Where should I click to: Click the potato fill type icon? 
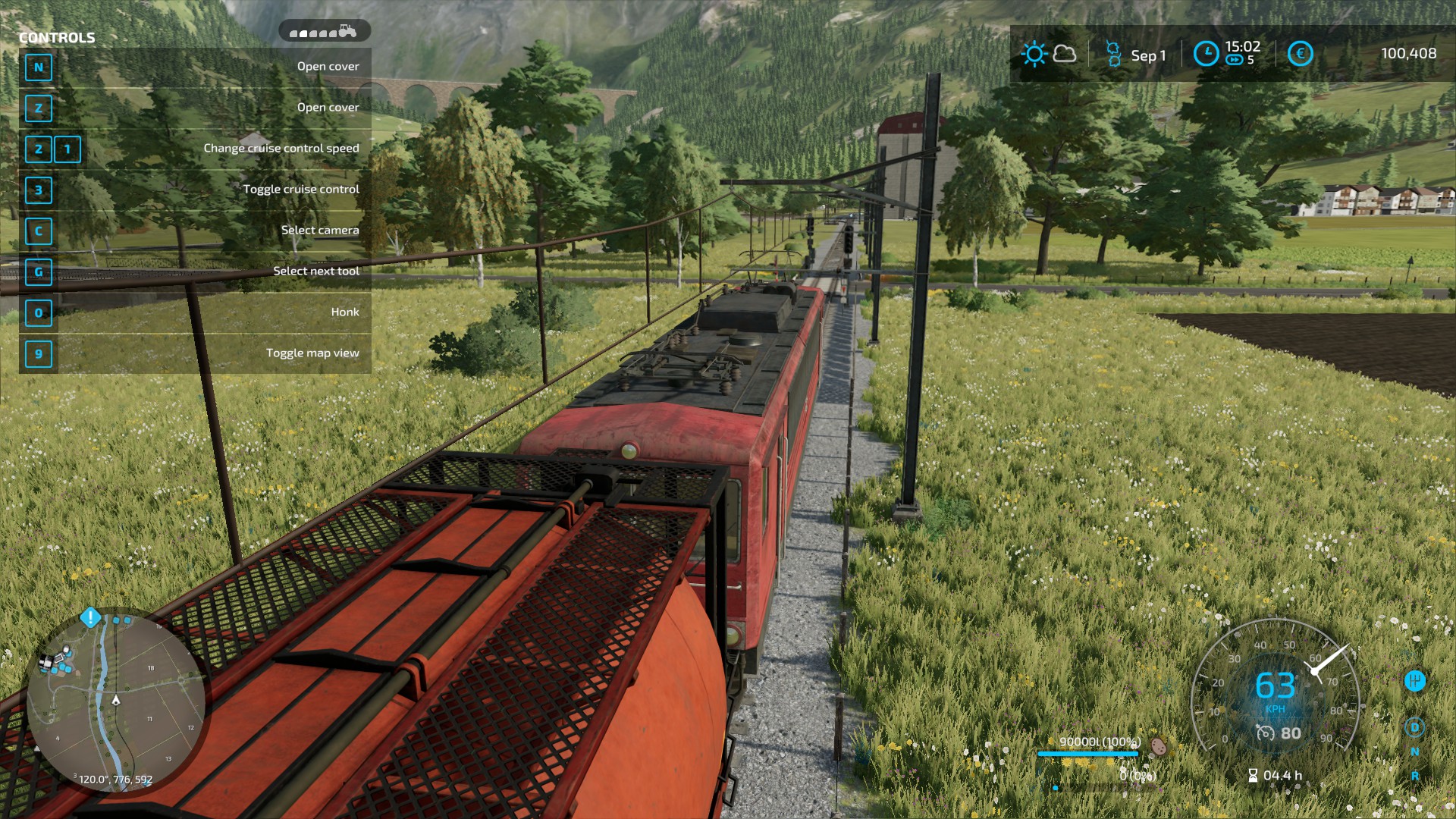pos(1158,746)
